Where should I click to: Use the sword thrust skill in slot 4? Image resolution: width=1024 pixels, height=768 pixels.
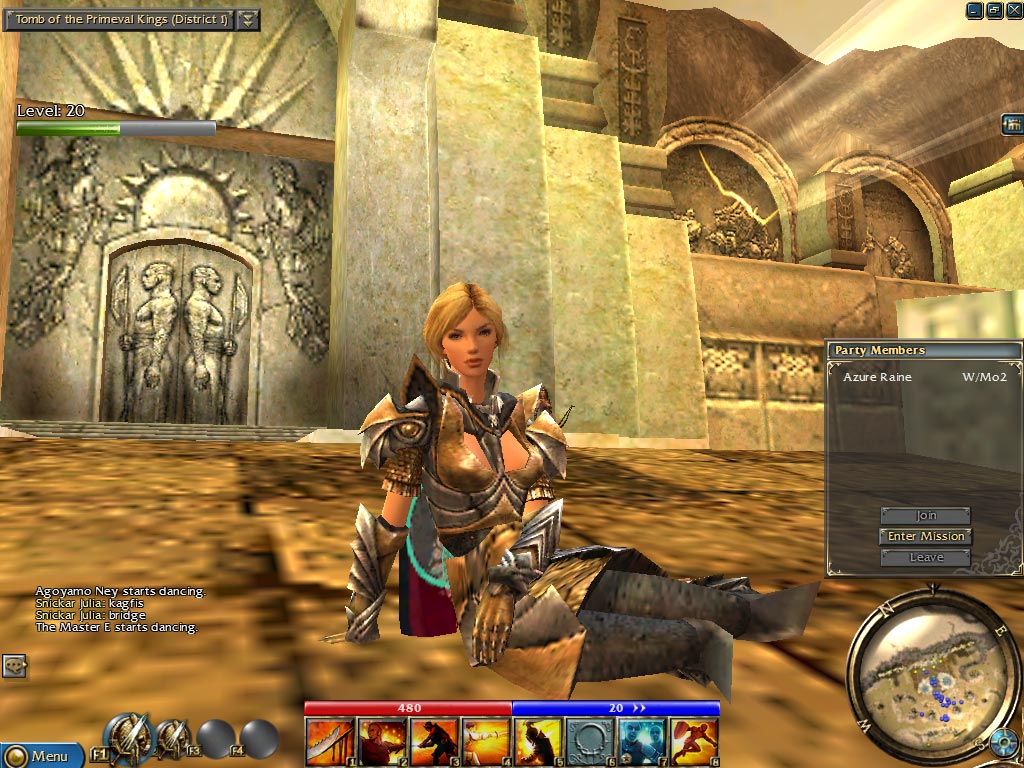pyautogui.click(x=486, y=742)
